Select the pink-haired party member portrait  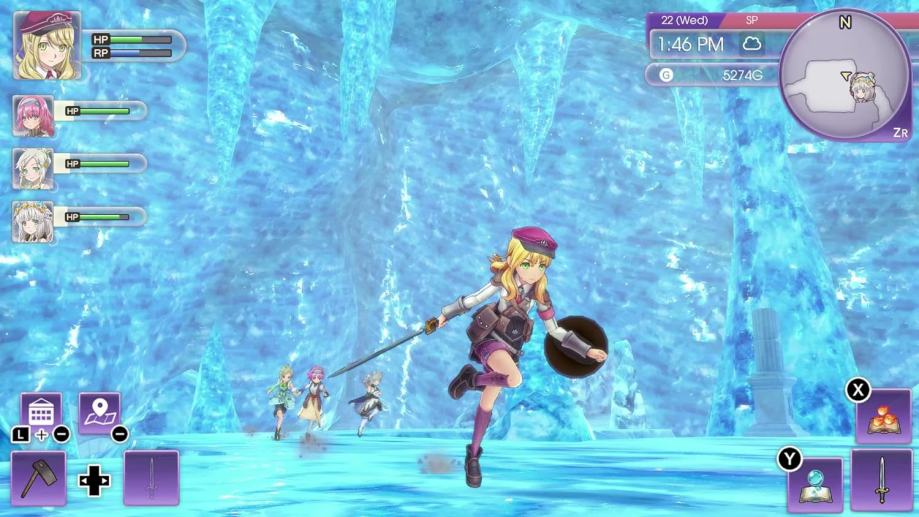pyautogui.click(x=33, y=116)
